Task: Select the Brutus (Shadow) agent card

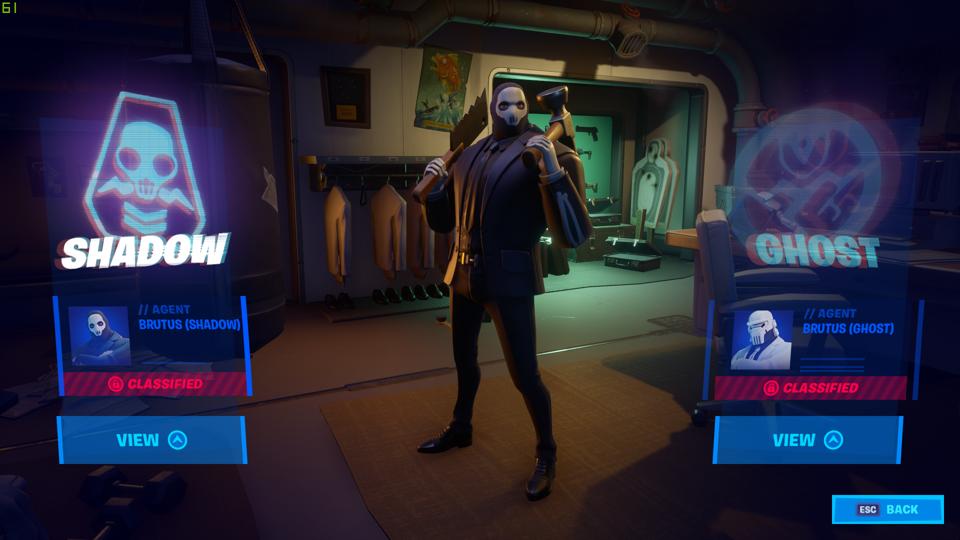Action: coord(151,344)
